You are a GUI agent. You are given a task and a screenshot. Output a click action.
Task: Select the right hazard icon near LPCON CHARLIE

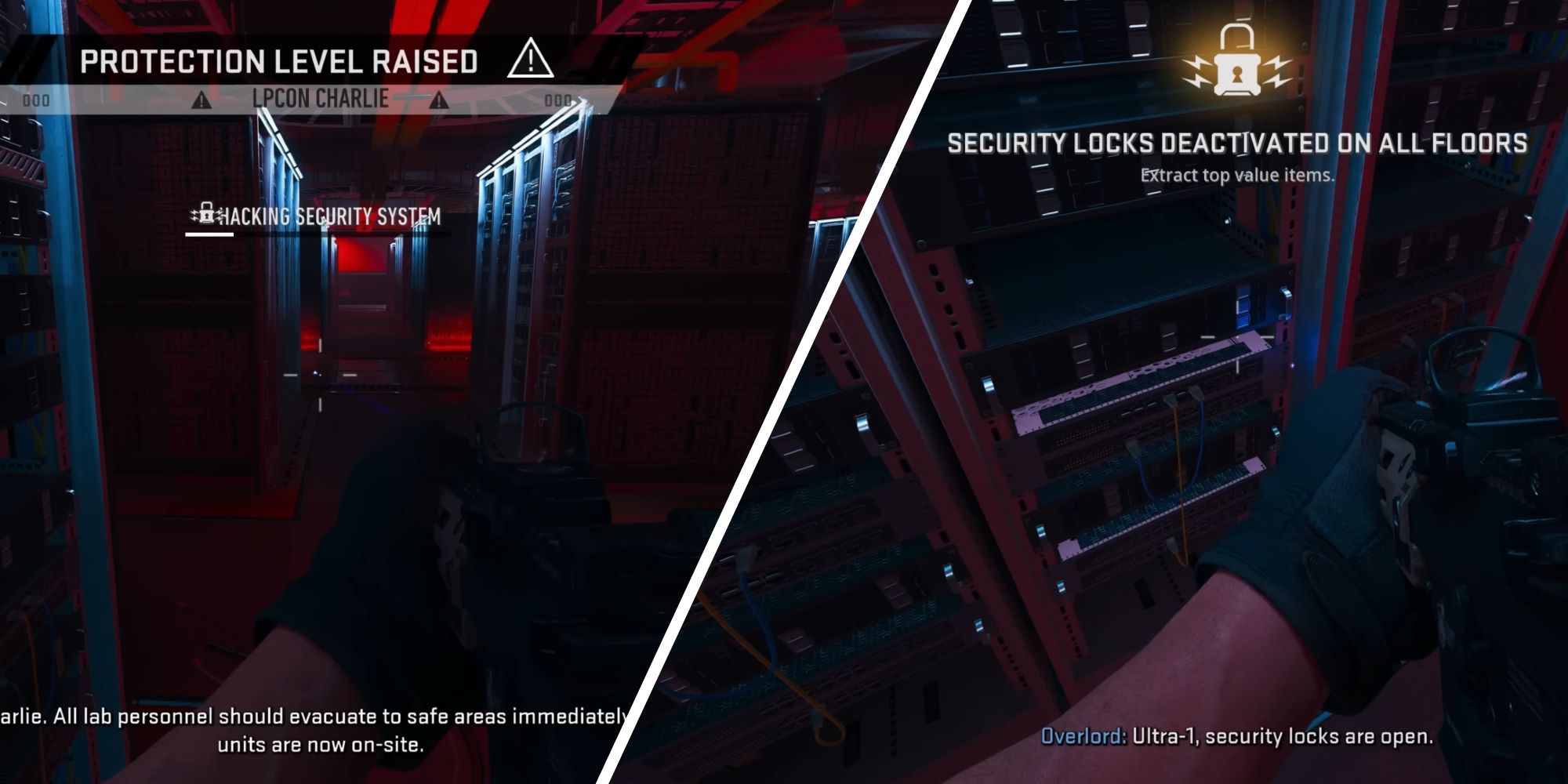click(x=440, y=100)
